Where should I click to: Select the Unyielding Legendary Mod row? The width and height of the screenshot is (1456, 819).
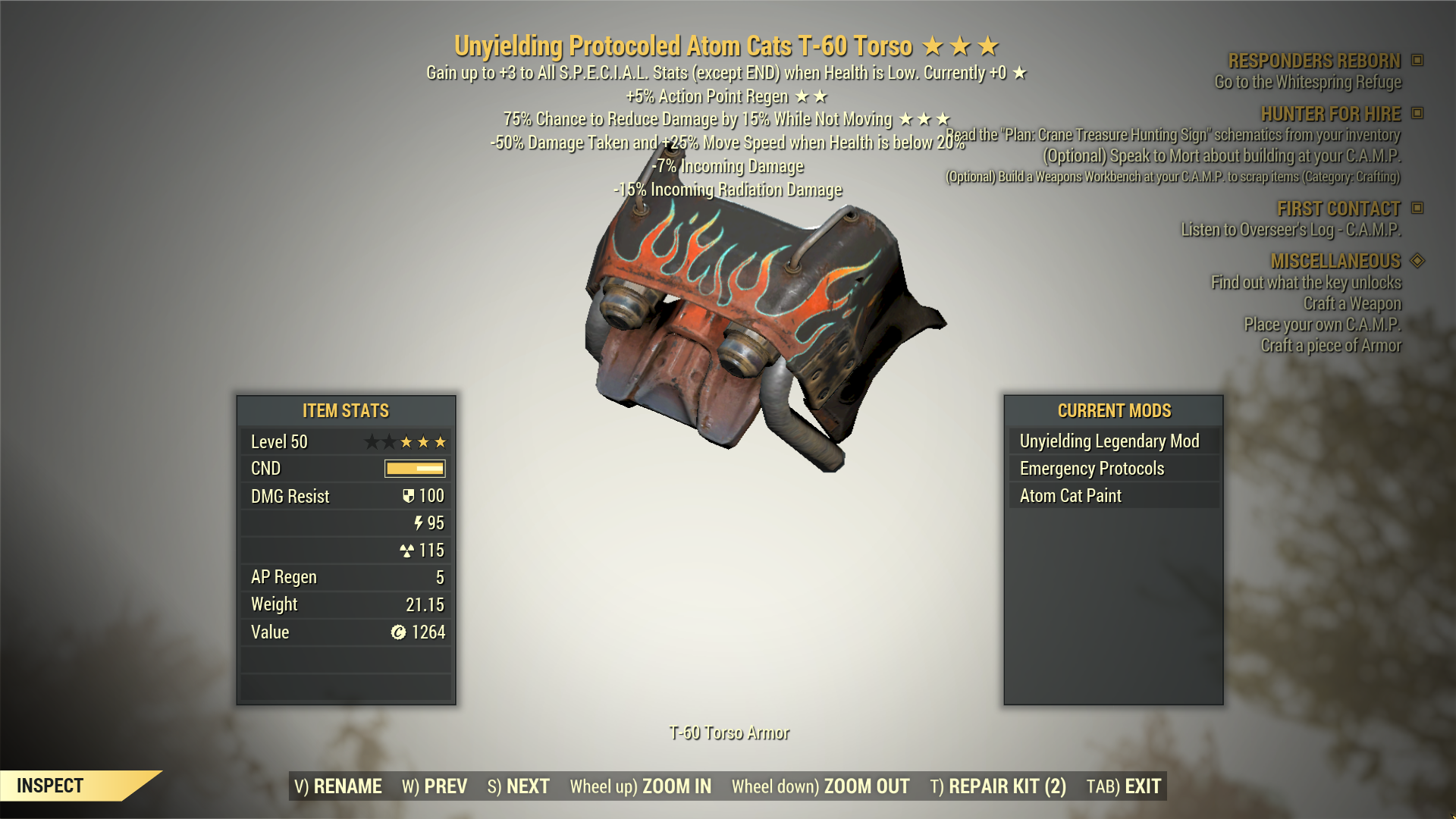click(1109, 441)
